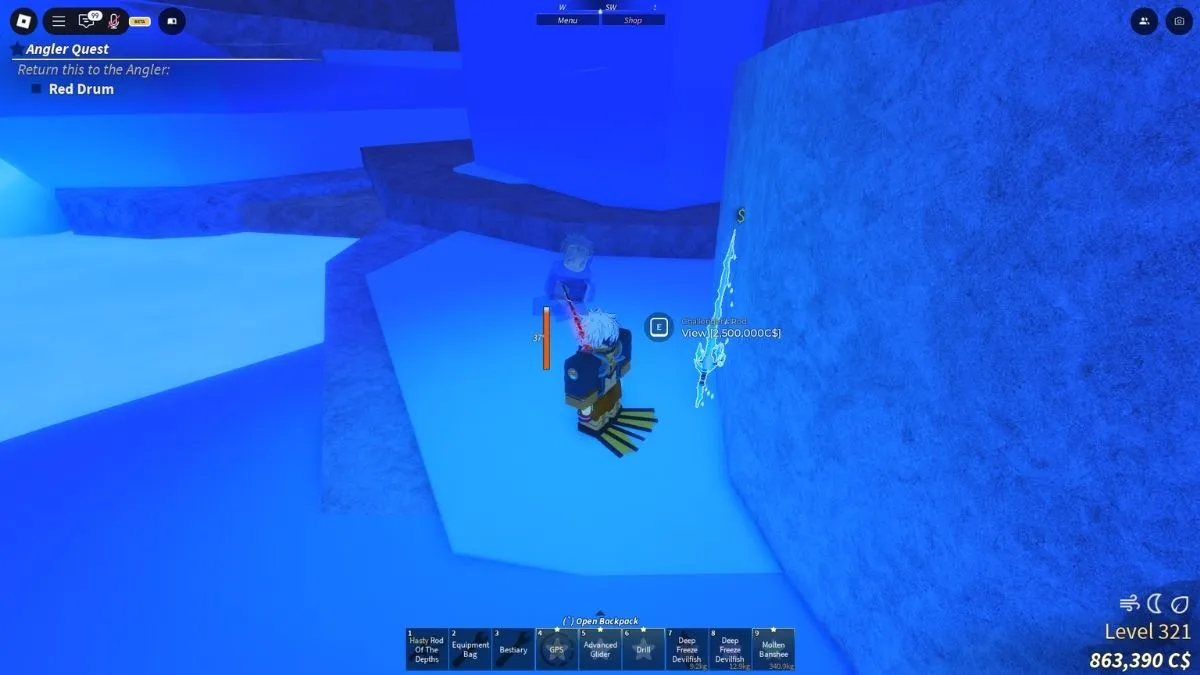Open the Roblox chat window
The height and width of the screenshot is (675, 1200).
coord(87,20)
